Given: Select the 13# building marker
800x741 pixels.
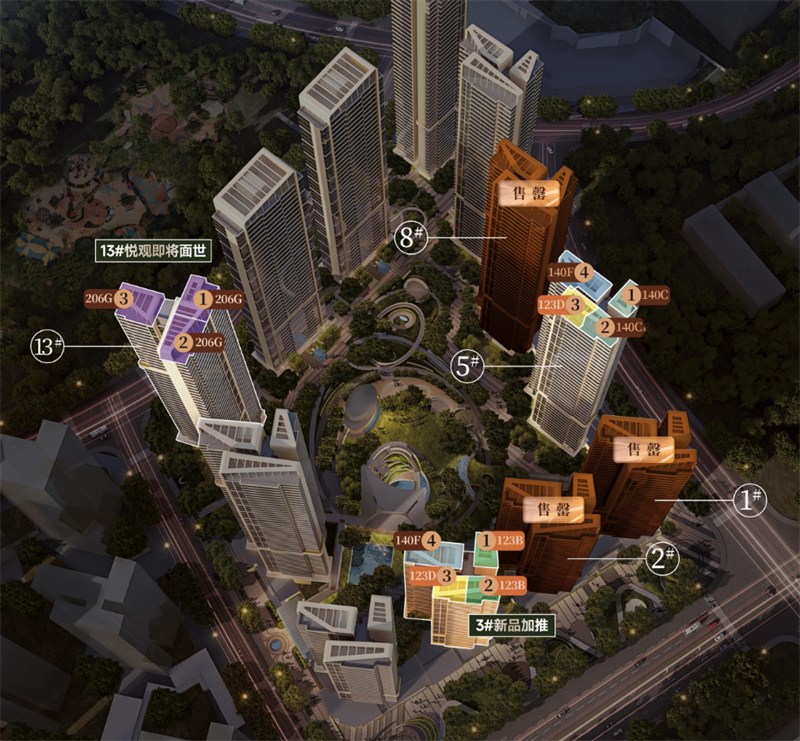Looking at the screenshot, I should click(48, 347).
